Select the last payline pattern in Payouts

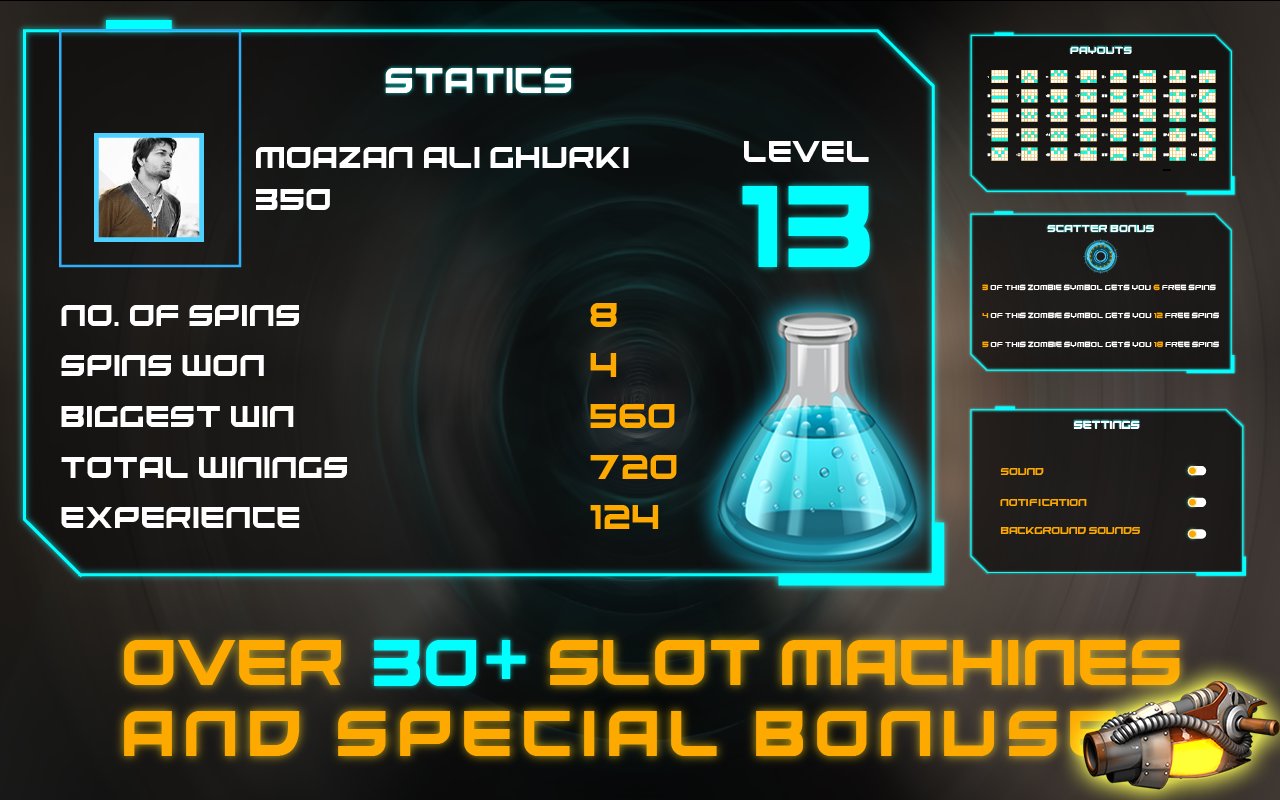click(1207, 153)
